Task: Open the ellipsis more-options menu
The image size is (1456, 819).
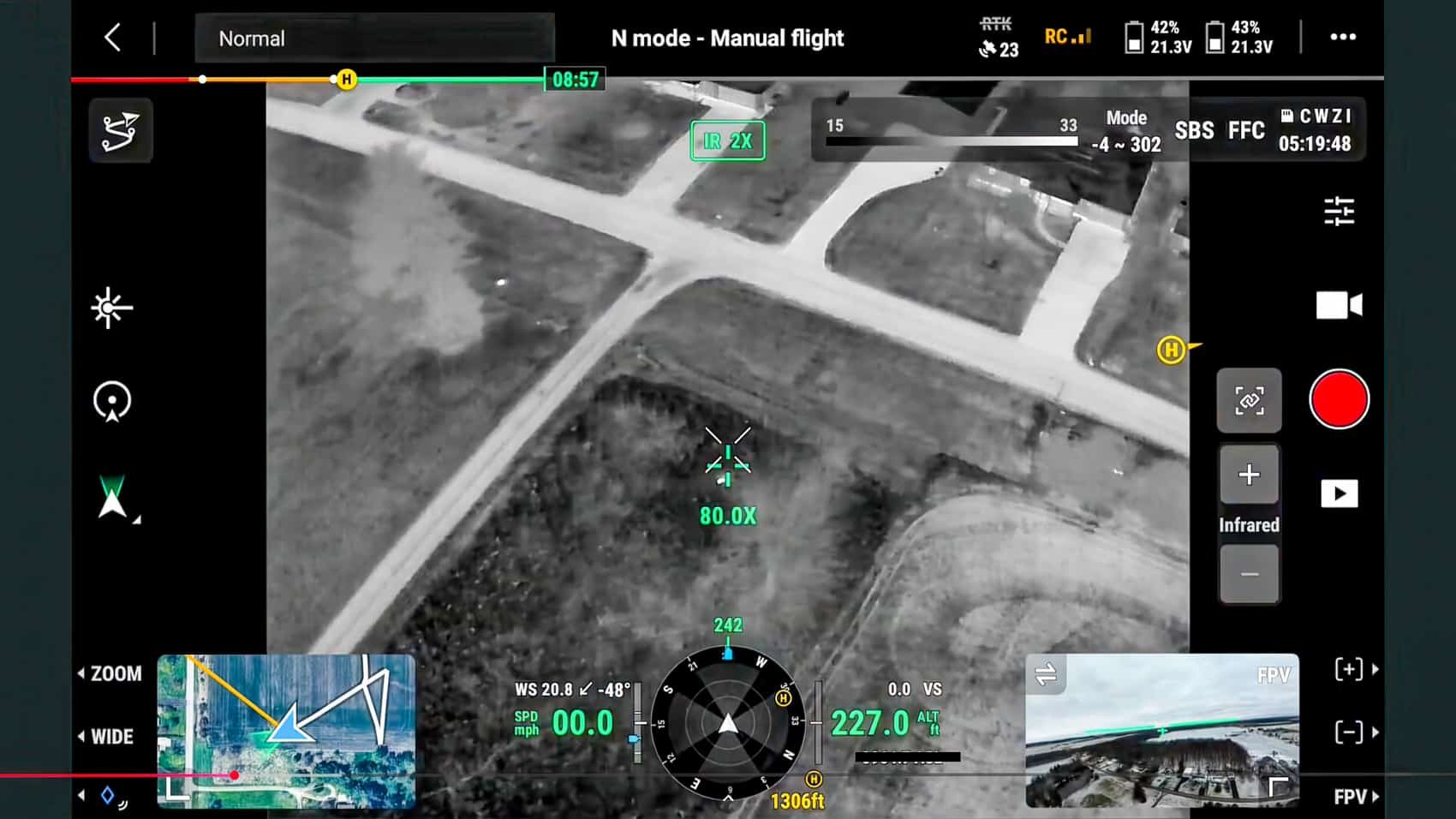Action: point(1343,37)
